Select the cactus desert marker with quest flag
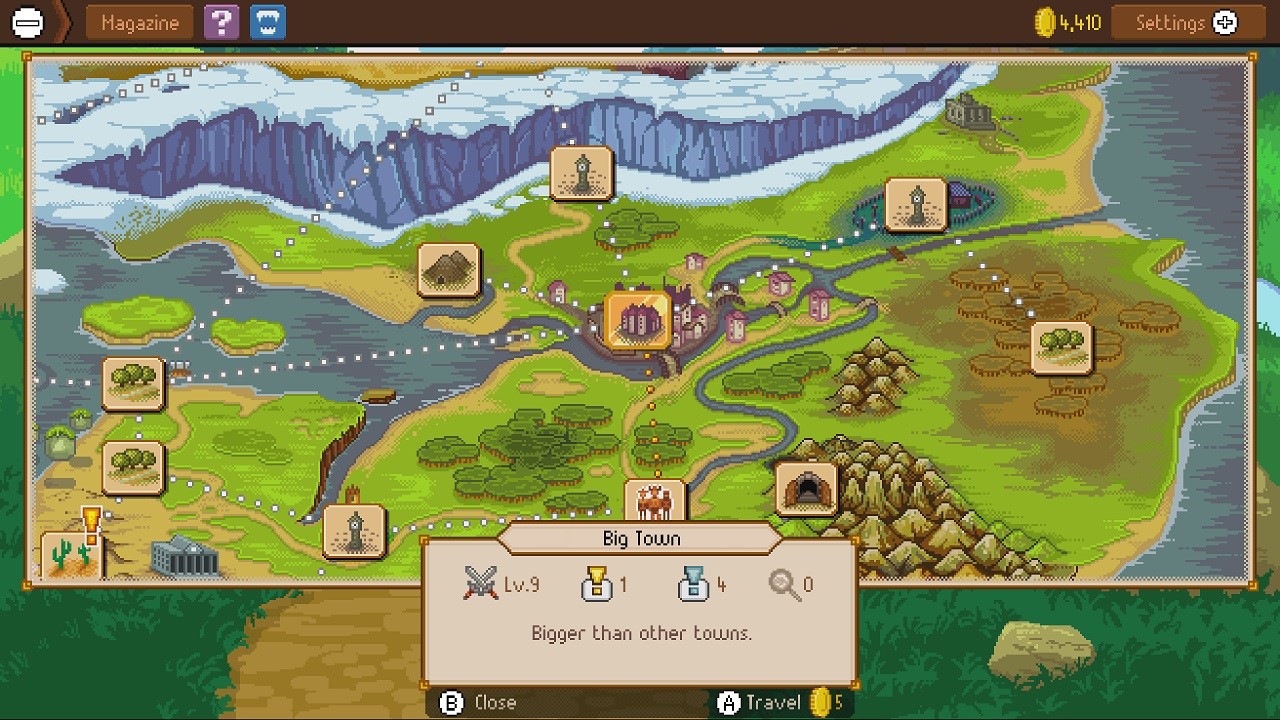This screenshot has width=1280, height=720. pyautogui.click(x=71, y=555)
